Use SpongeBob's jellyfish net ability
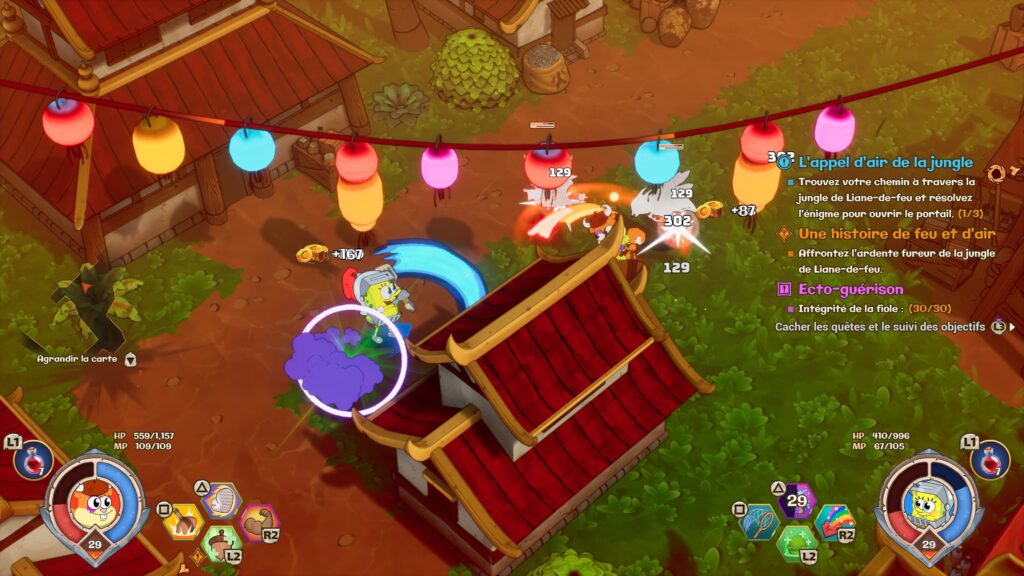Image resolution: width=1024 pixels, height=576 pixels. (x=759, y=522)
